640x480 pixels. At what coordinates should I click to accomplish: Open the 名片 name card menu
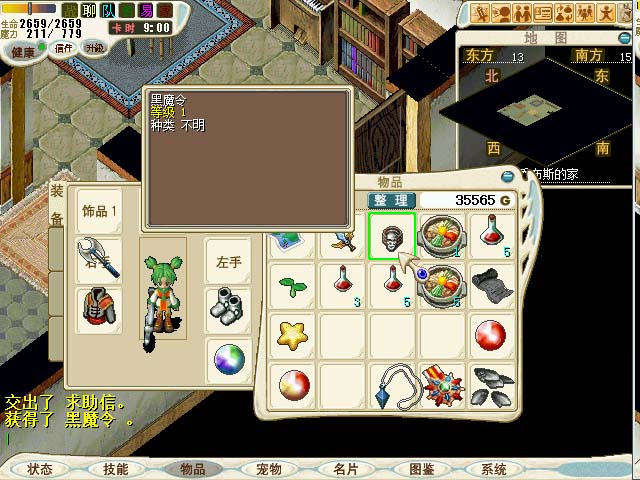point(345,468)
